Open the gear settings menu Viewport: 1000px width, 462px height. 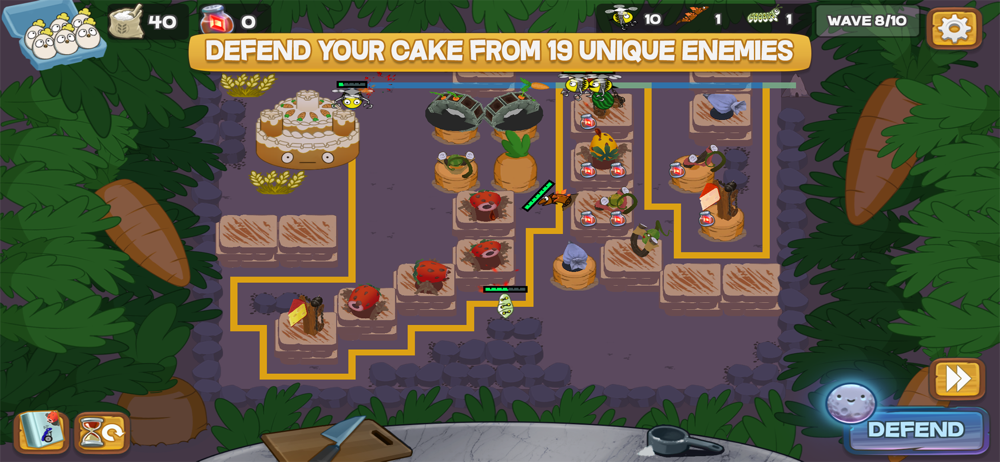coord(954,28)
